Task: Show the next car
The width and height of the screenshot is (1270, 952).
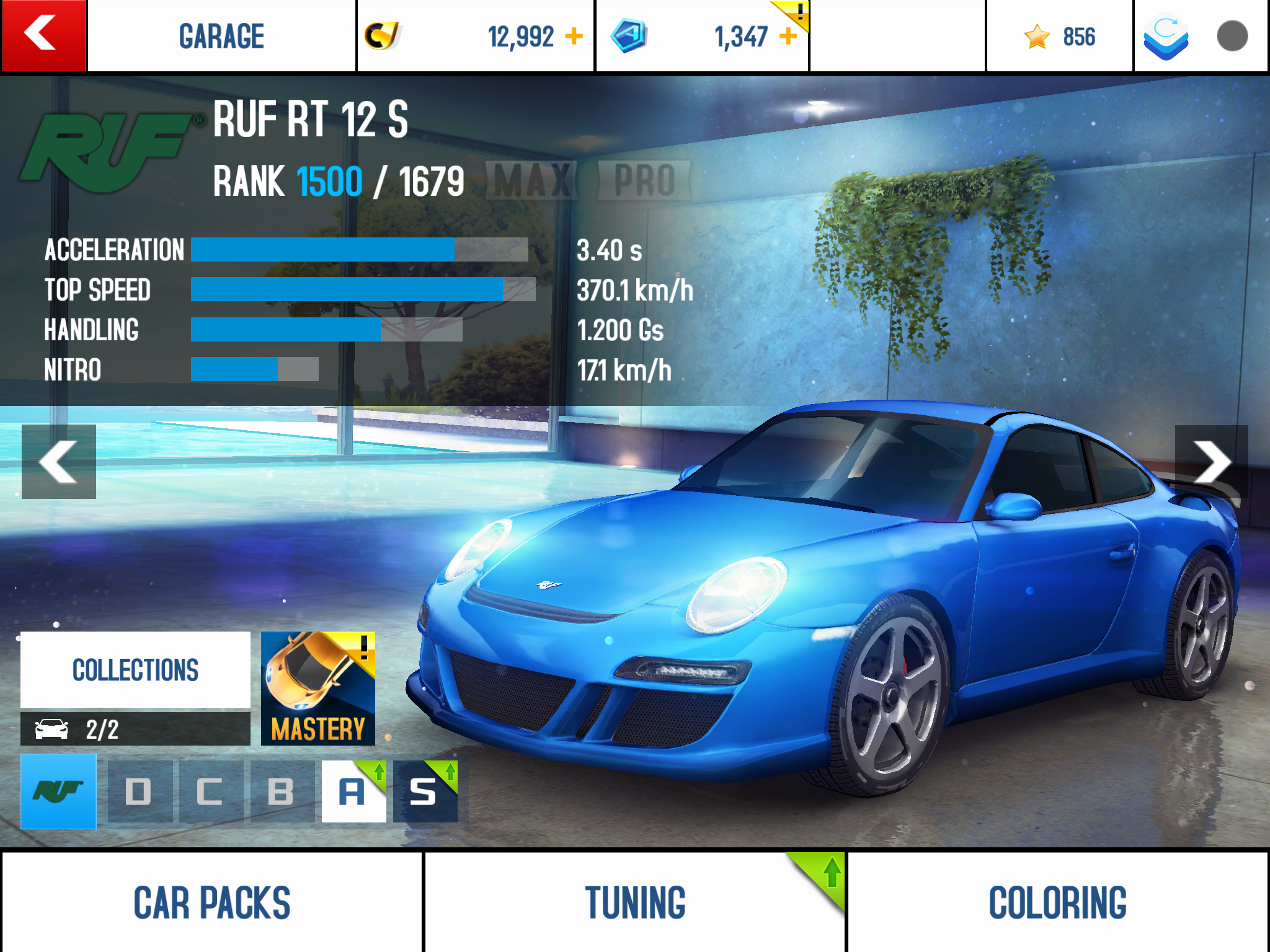Action: [x=1210, y=462]
